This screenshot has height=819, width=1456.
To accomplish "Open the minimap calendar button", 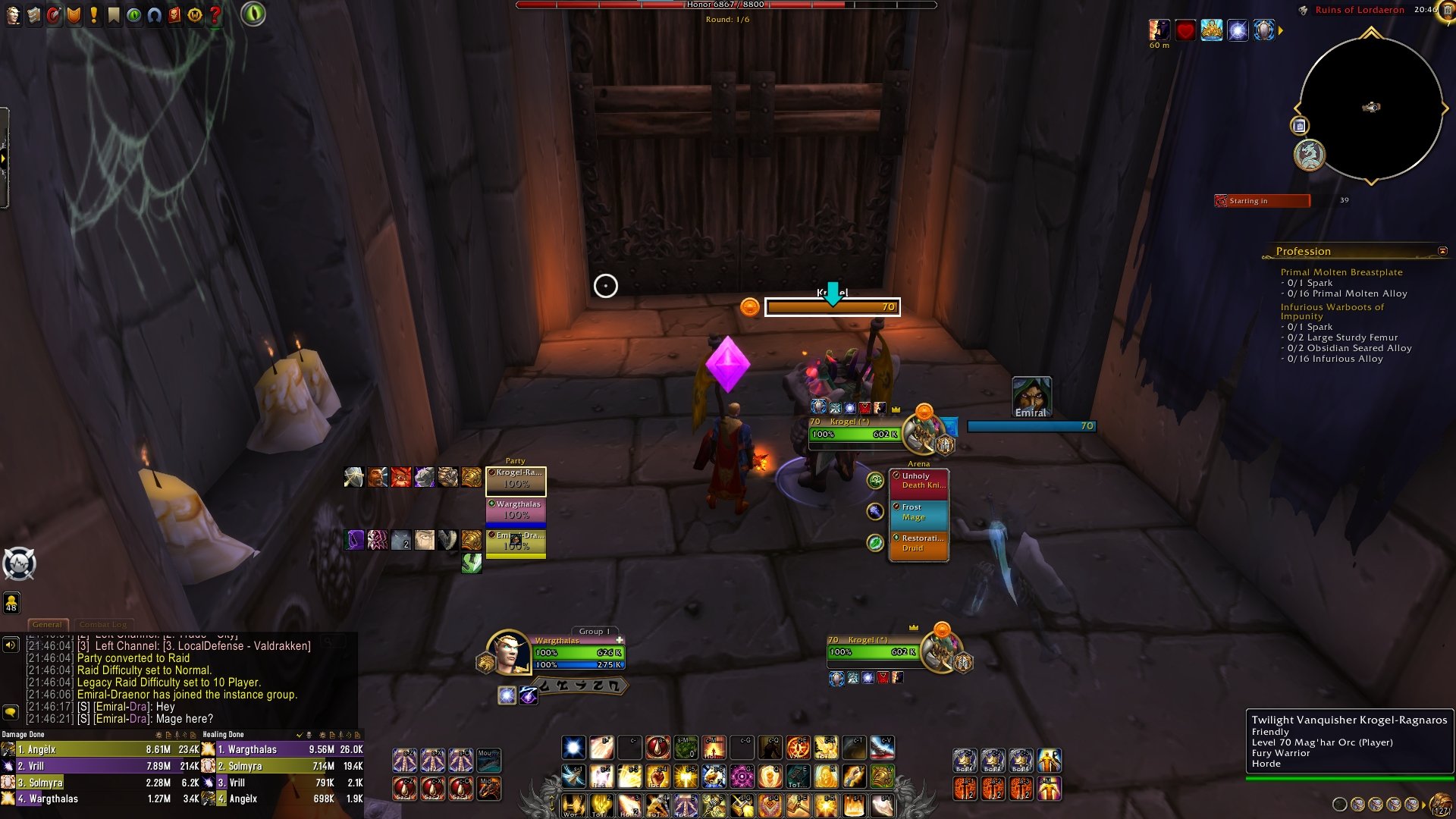I will 1299,126.
